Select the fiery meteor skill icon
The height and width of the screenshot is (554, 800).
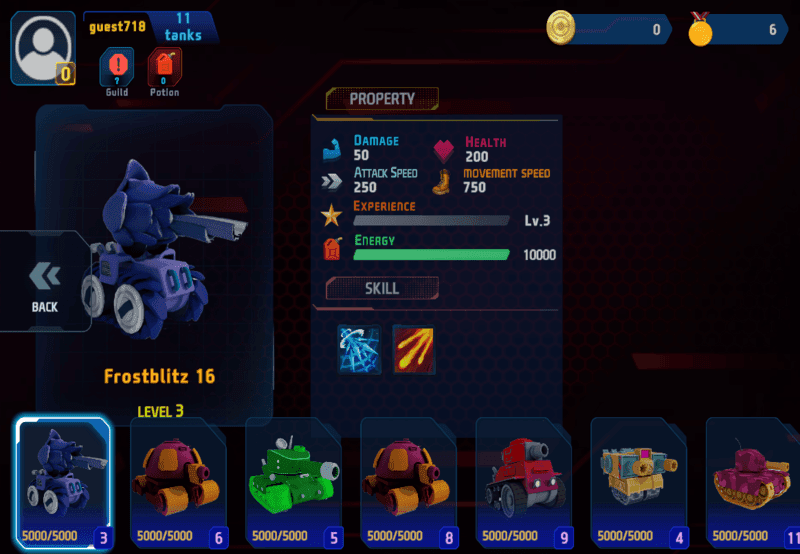[x=413, y=349]
